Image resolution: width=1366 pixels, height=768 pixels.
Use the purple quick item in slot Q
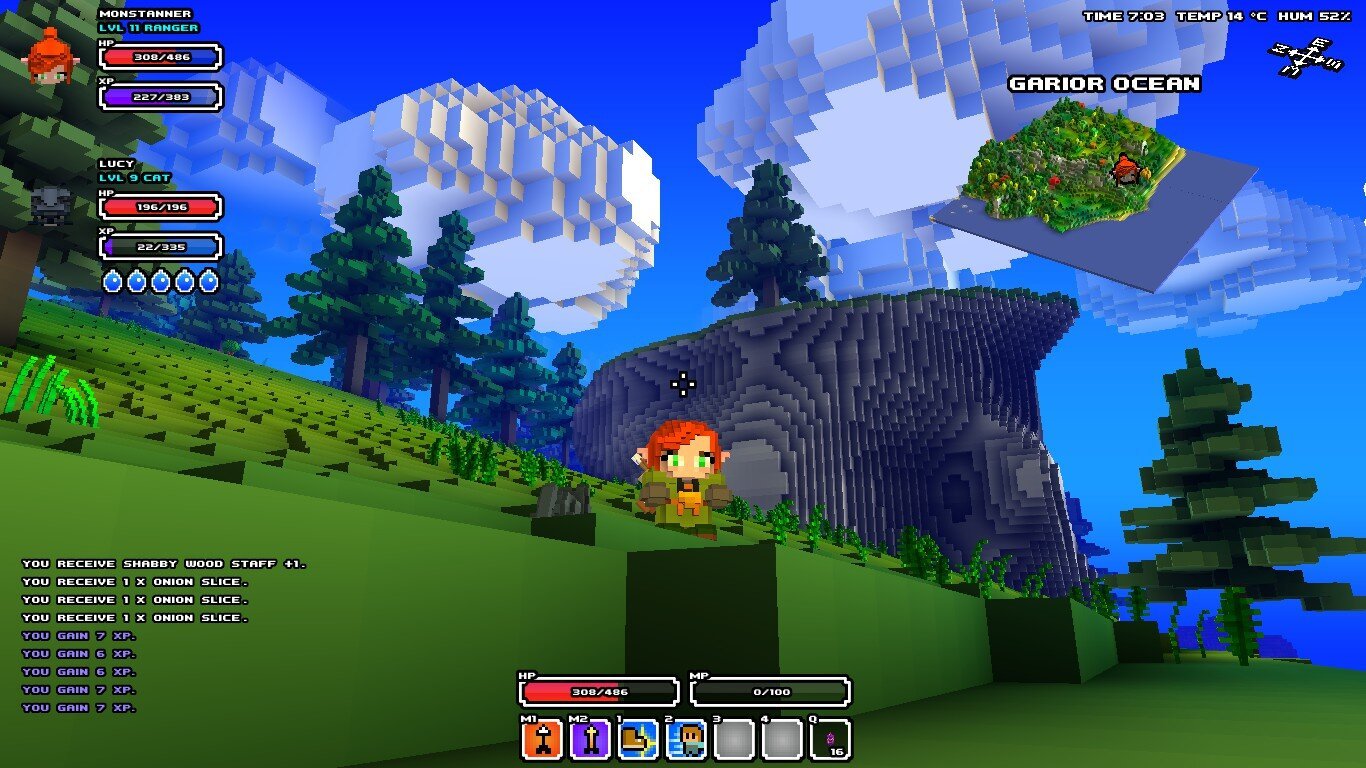point(830,740)
